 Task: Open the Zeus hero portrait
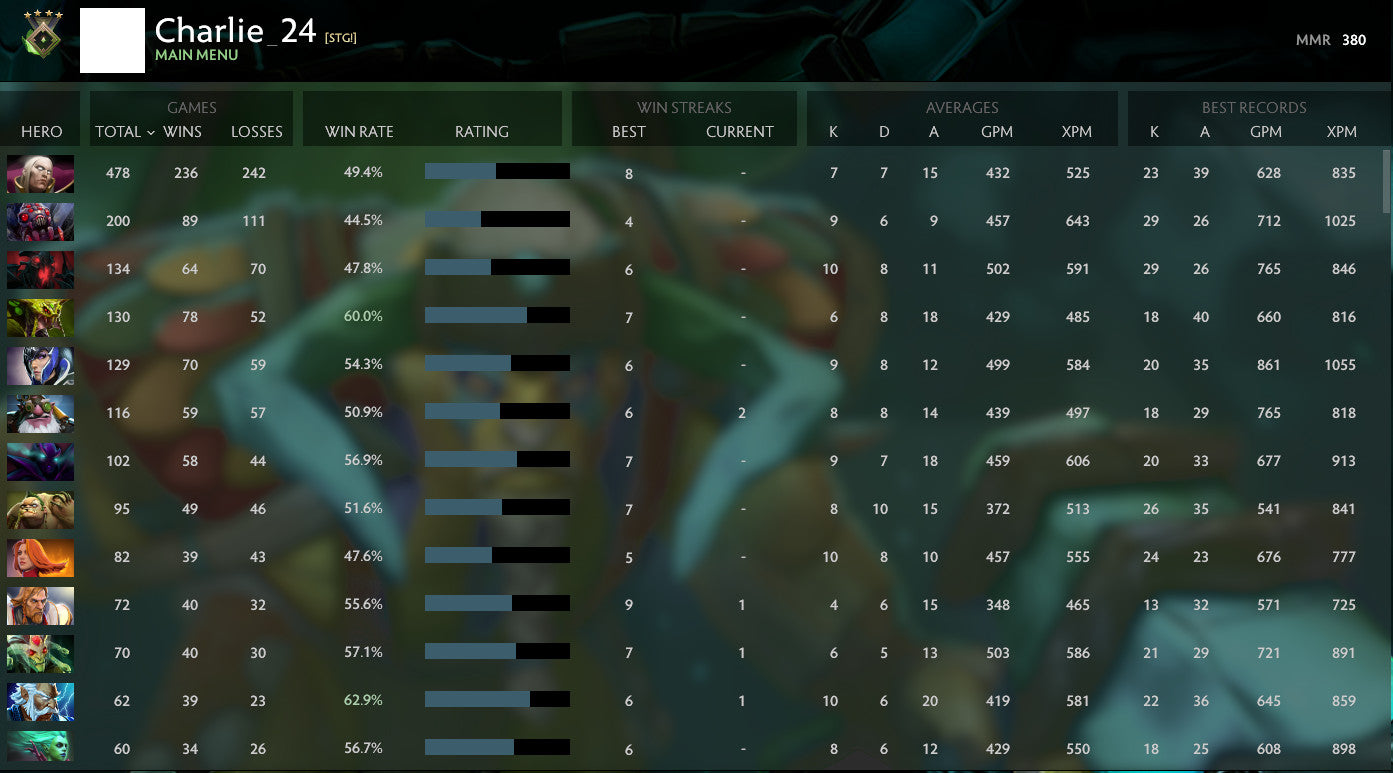pos(40,701)
